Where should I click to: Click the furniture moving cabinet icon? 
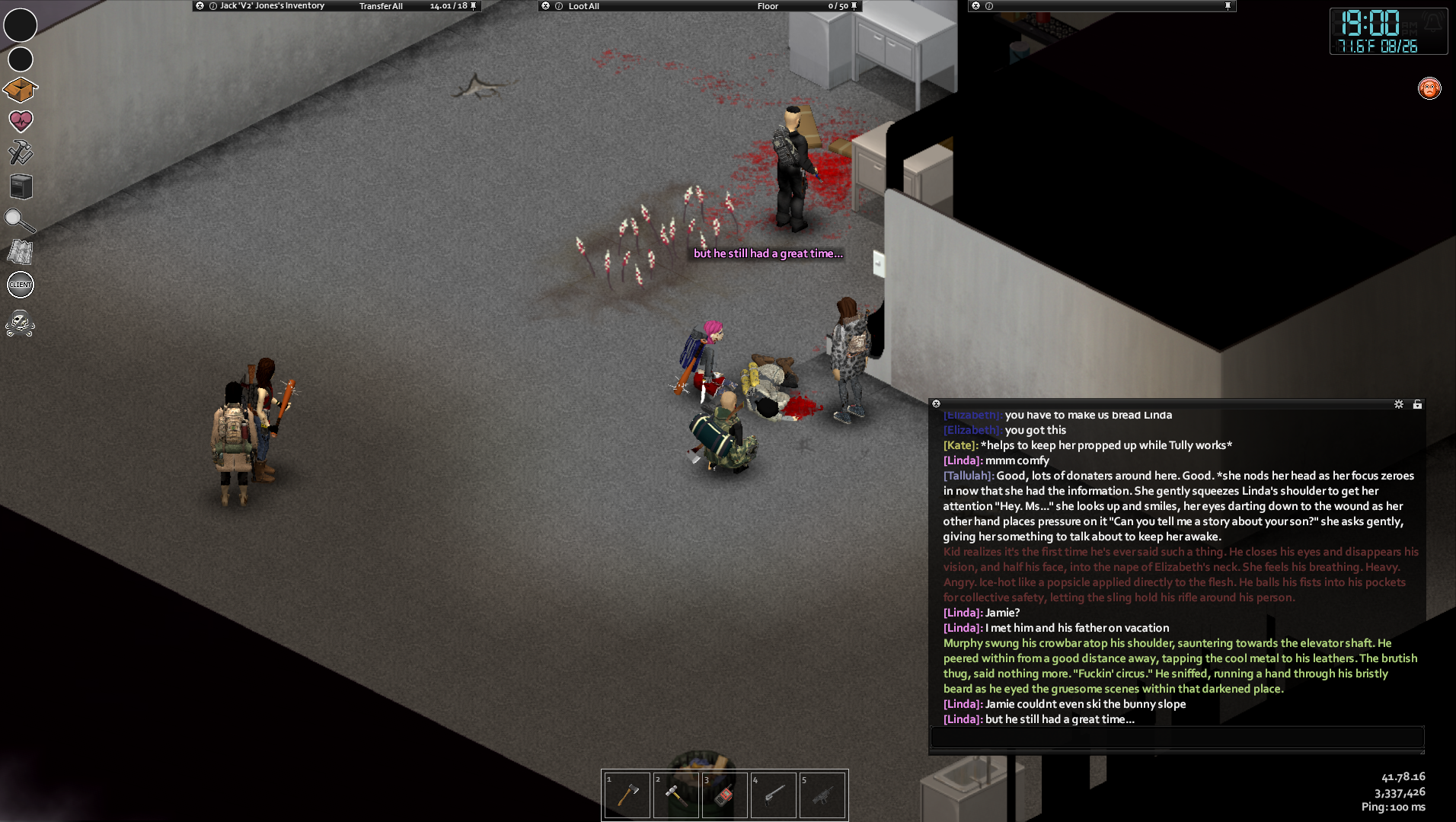click(x=21, y=186)
